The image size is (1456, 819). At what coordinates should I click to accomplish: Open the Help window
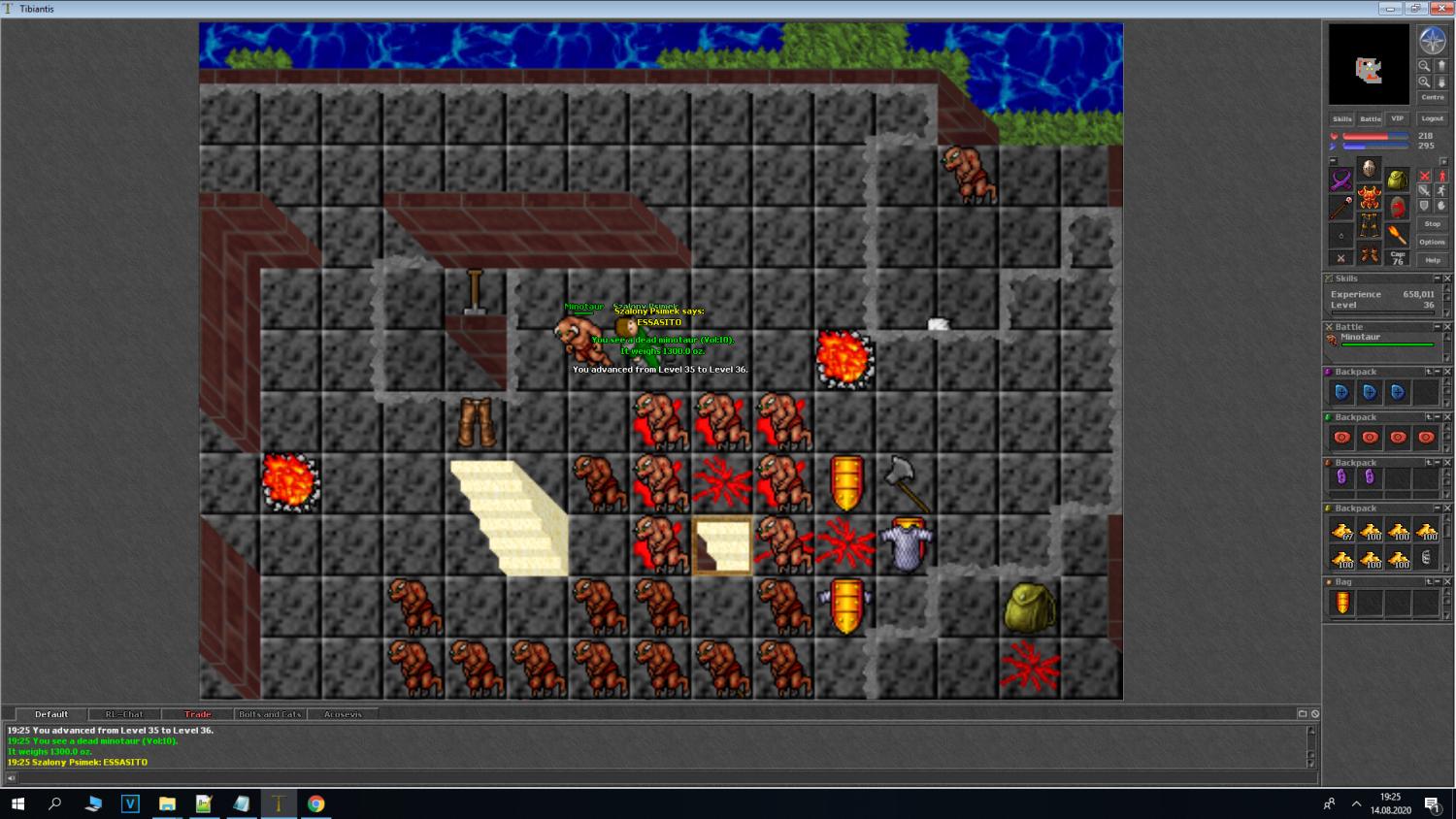coord(1433,260)
